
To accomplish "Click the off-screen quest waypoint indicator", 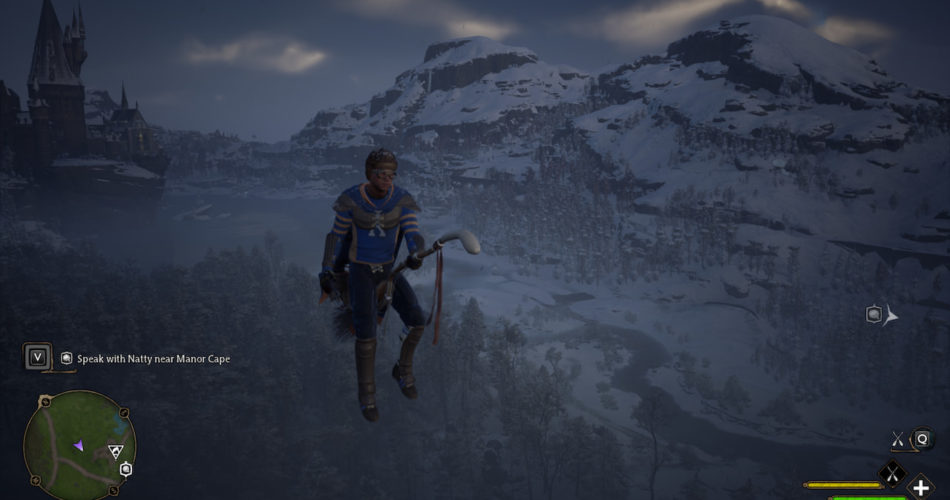I will point(874,315).
